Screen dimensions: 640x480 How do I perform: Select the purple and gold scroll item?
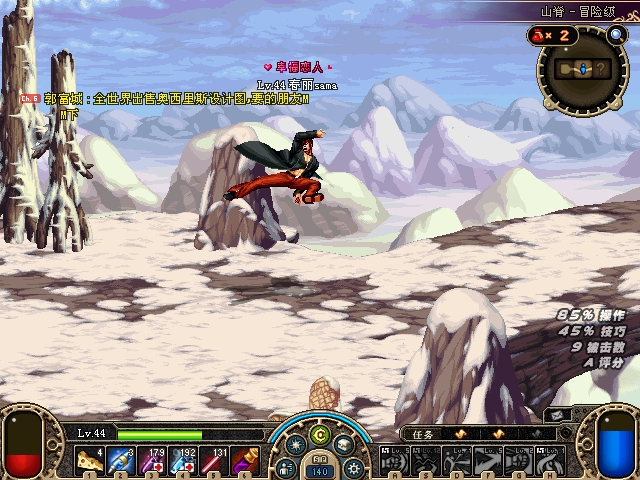coord(245,460)
